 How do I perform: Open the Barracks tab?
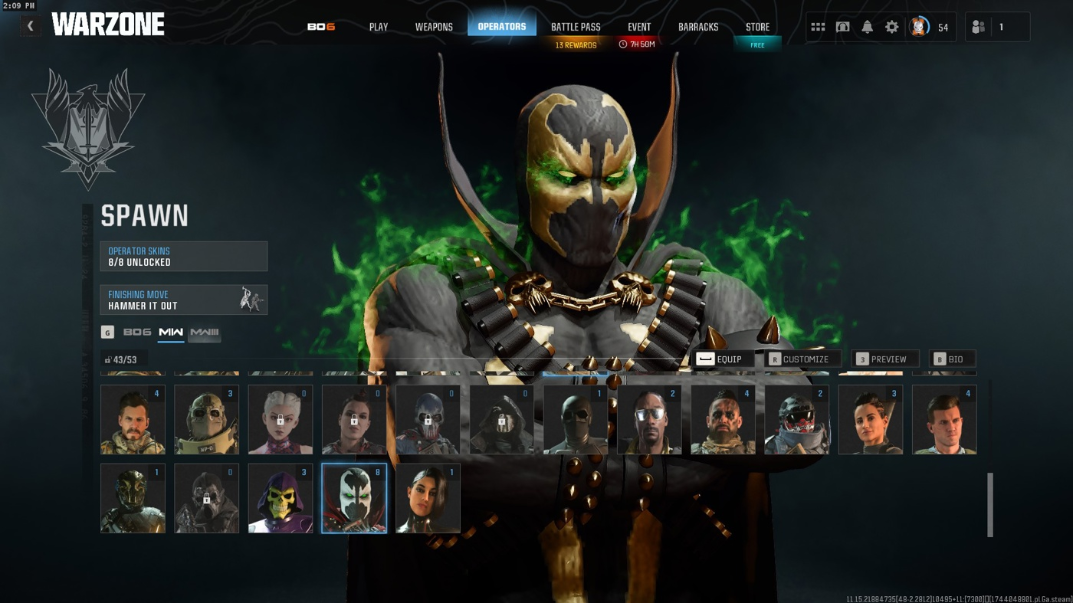(698, 27)
